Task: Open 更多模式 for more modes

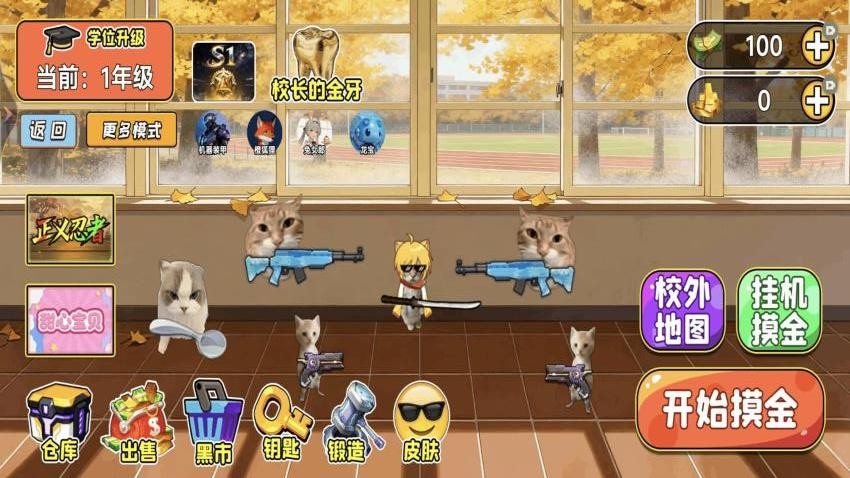Action: [131, 130]
